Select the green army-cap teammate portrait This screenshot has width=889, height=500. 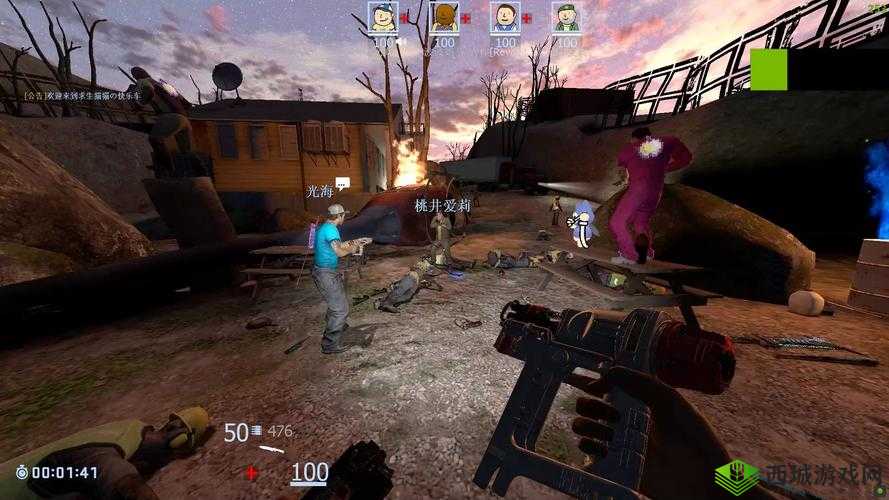[x=566, y=18]
